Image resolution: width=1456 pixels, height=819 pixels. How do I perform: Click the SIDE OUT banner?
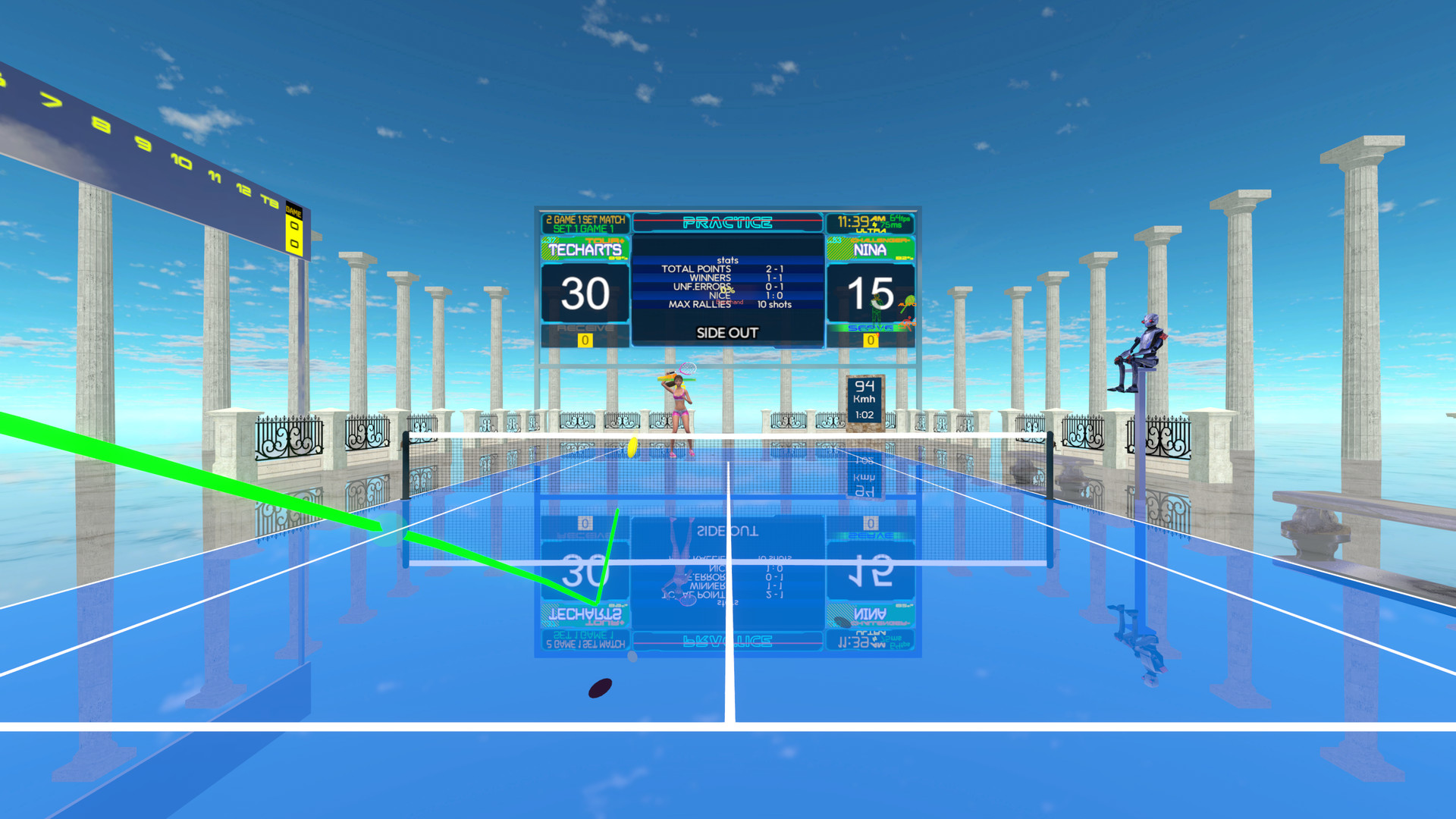click(728, 332)
